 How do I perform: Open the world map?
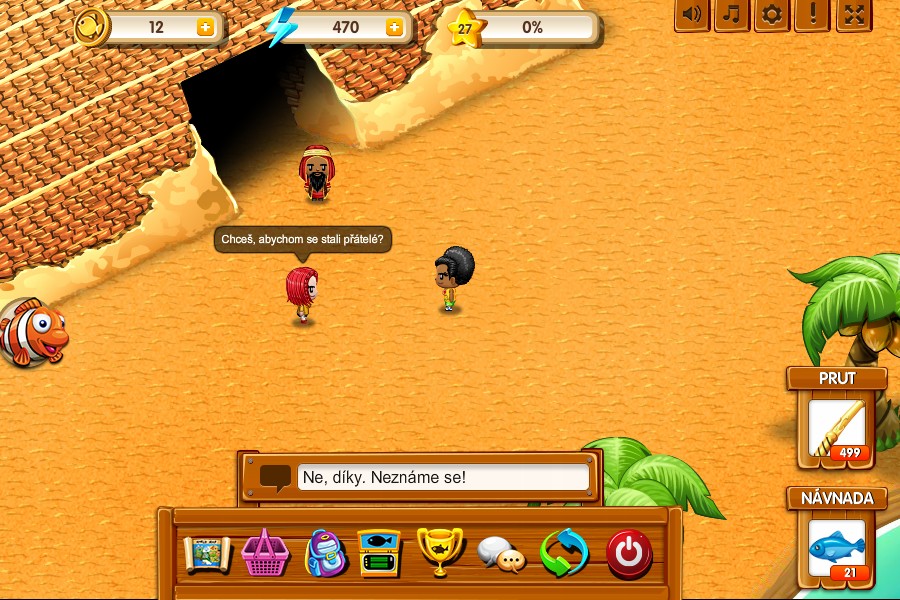click(207, 553)
